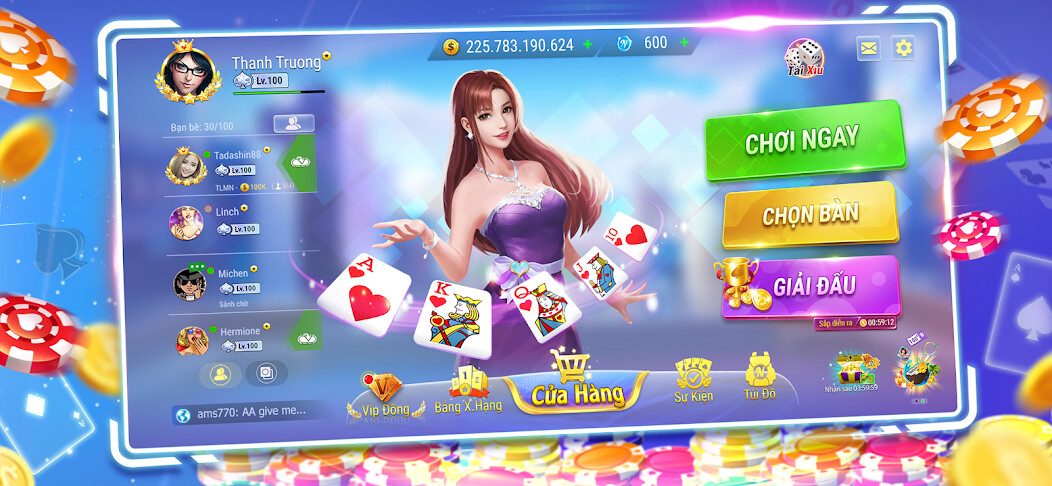
Task: Open the mail envelope inbox
Action: coord(868,48)
